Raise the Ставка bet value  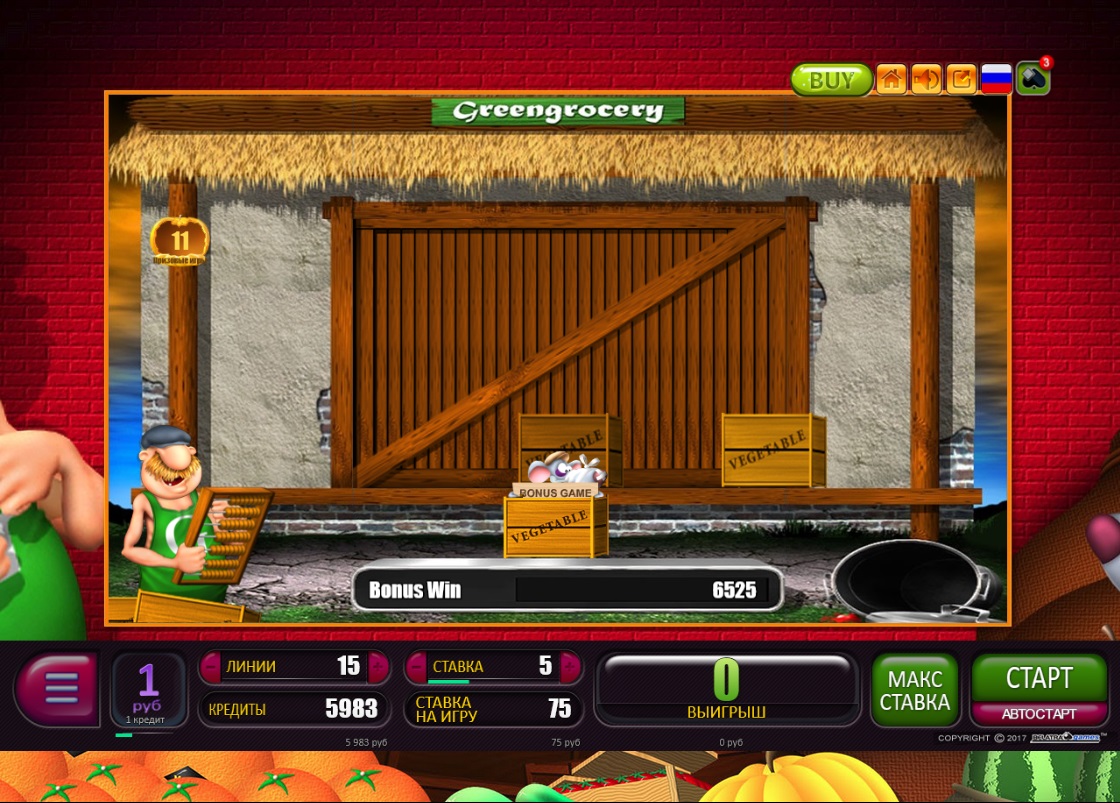570,666
